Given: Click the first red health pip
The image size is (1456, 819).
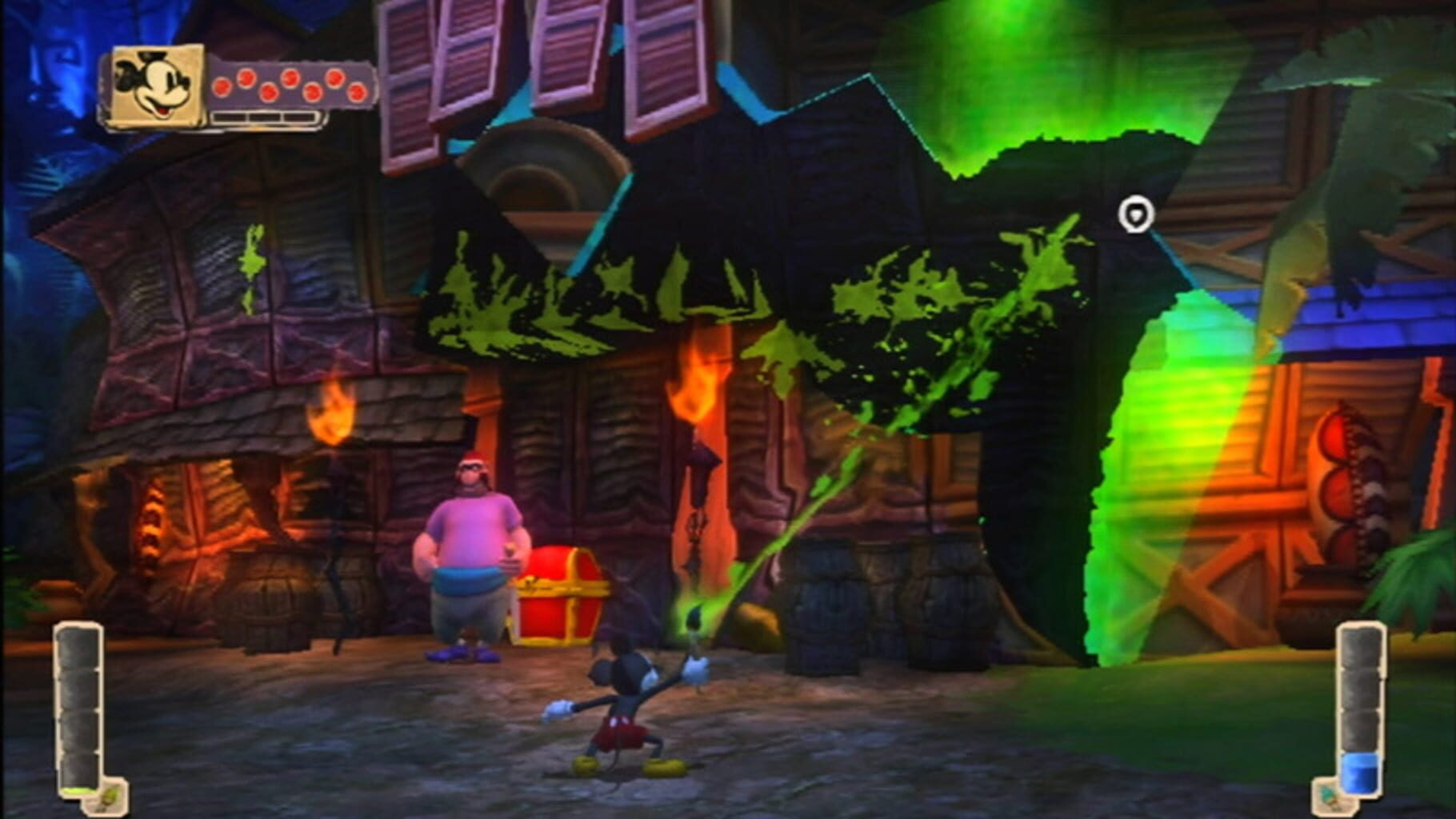Looking at the screenshot, I should [x=222, y=89].
